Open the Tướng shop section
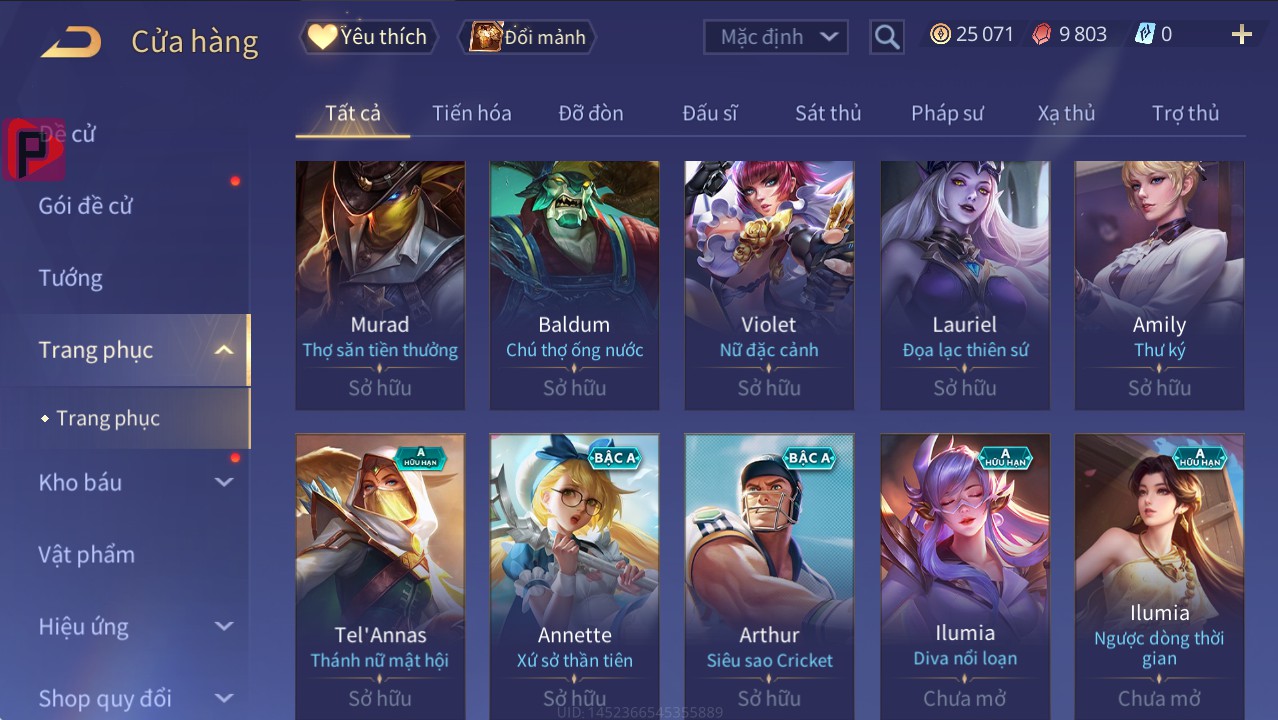This screenshot has width=1278, height=720. 71,278
